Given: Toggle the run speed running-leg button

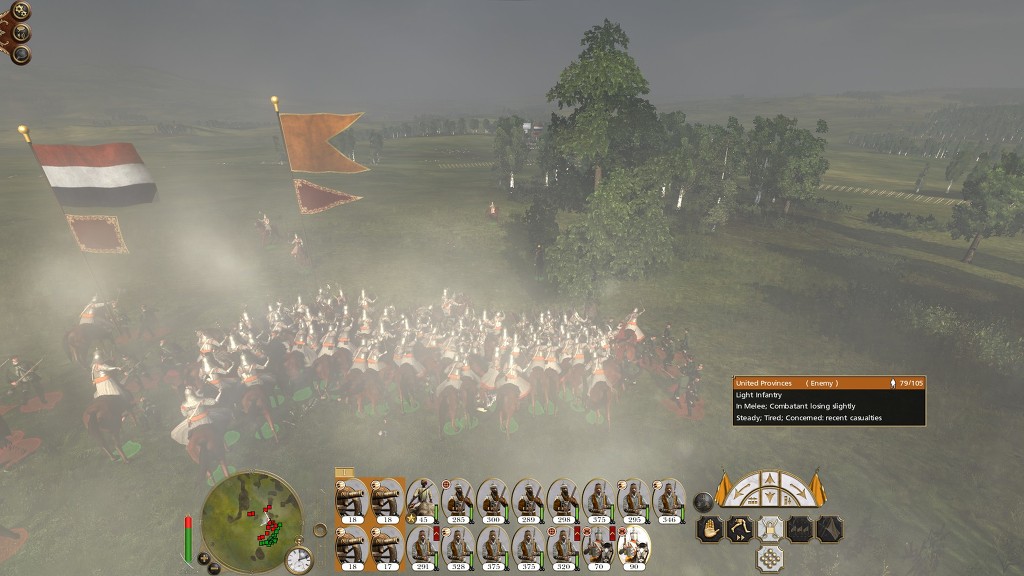Looking at the screenshot, I should pos(740,529).
